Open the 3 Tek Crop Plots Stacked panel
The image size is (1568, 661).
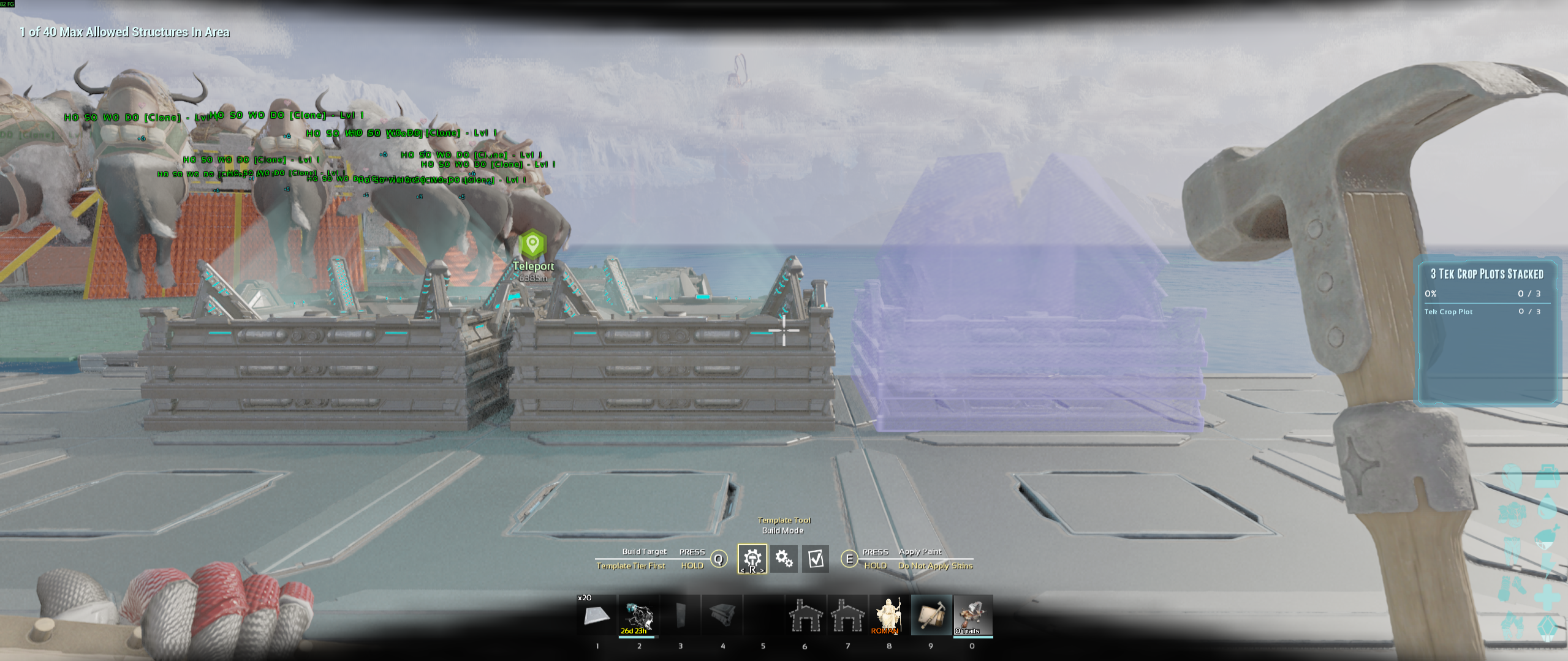pos(1488,331)
